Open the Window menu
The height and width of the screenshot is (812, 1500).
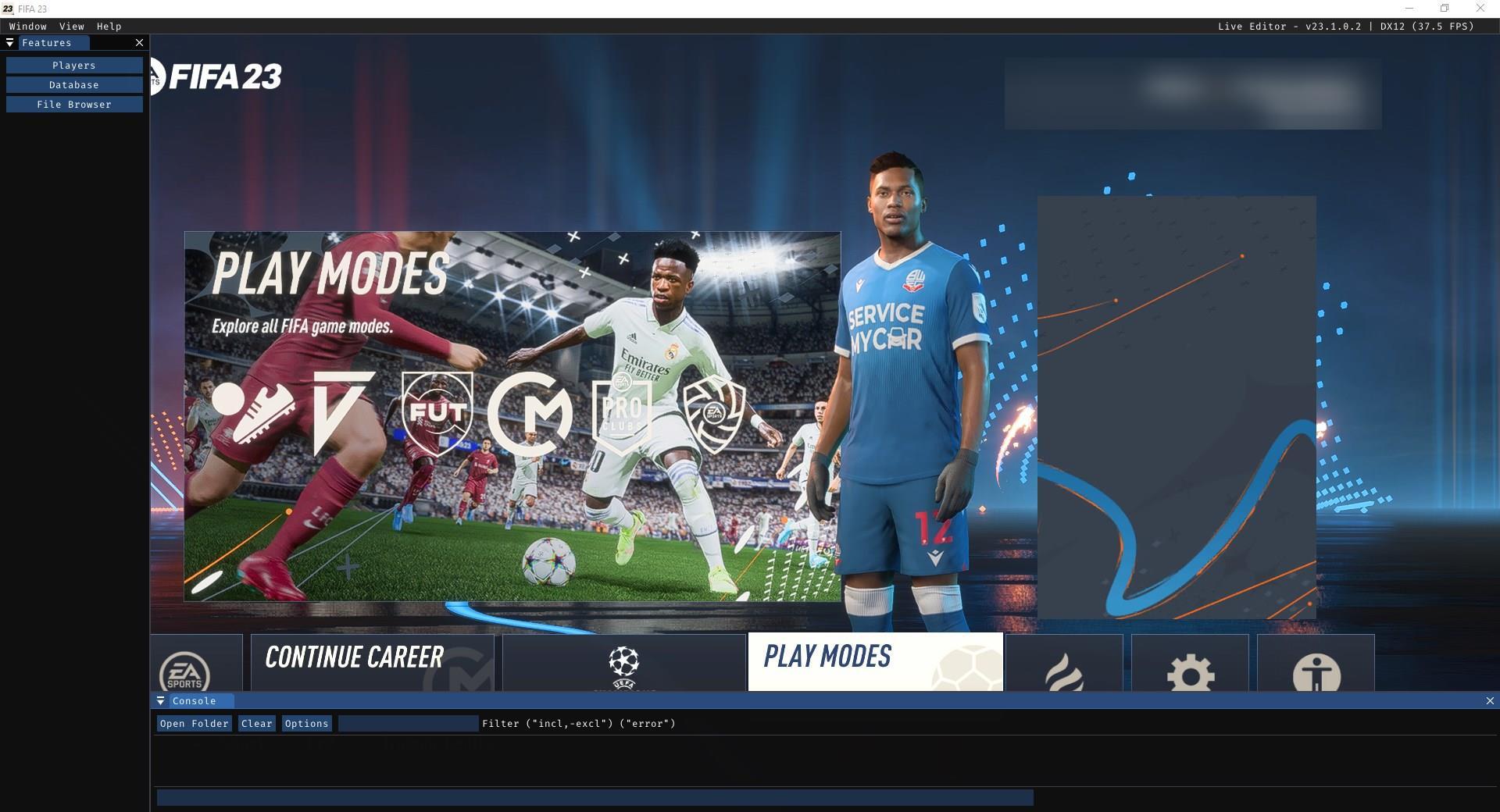(28, 26)
